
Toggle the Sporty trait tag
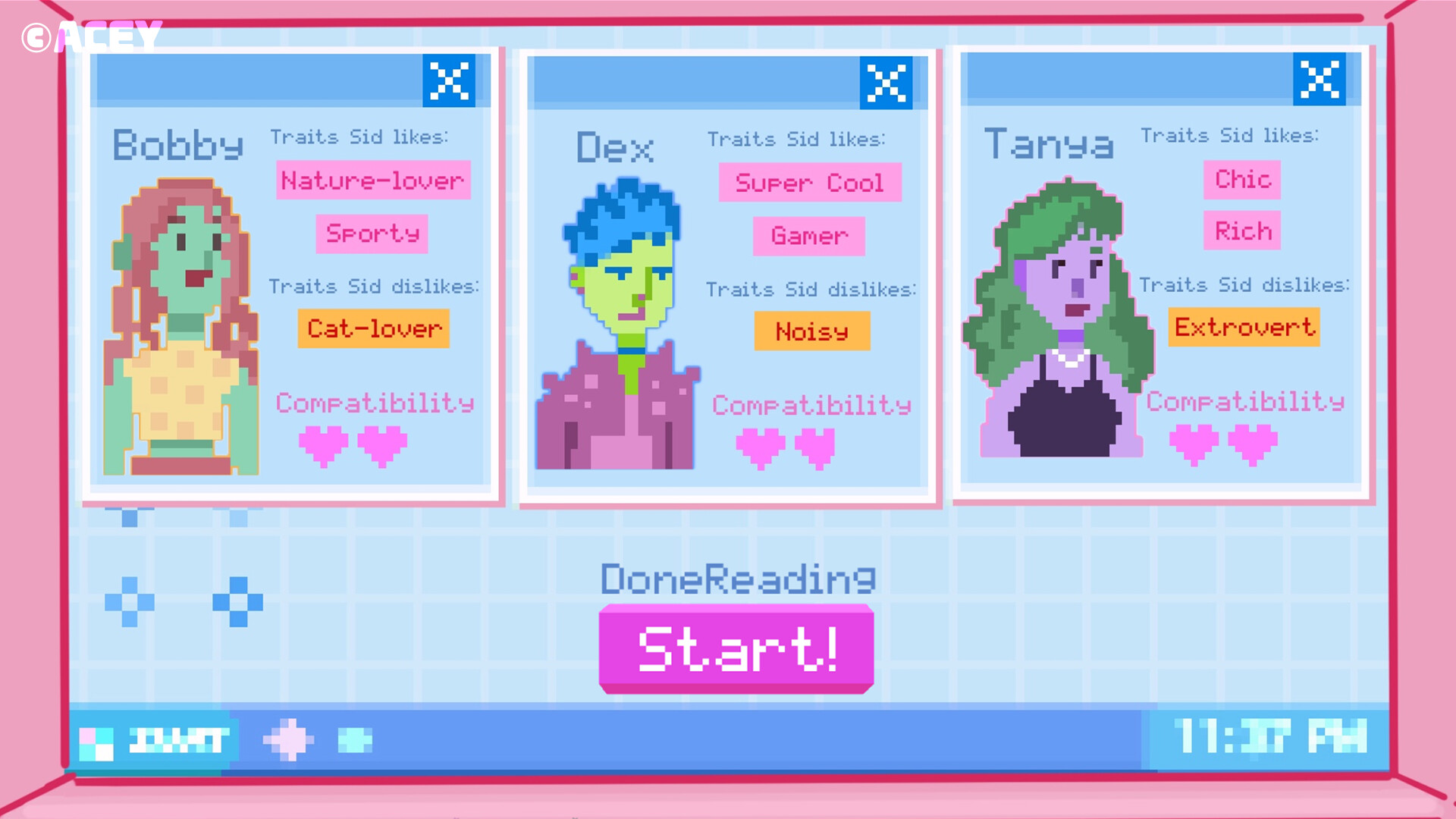(x=372, y=235)
